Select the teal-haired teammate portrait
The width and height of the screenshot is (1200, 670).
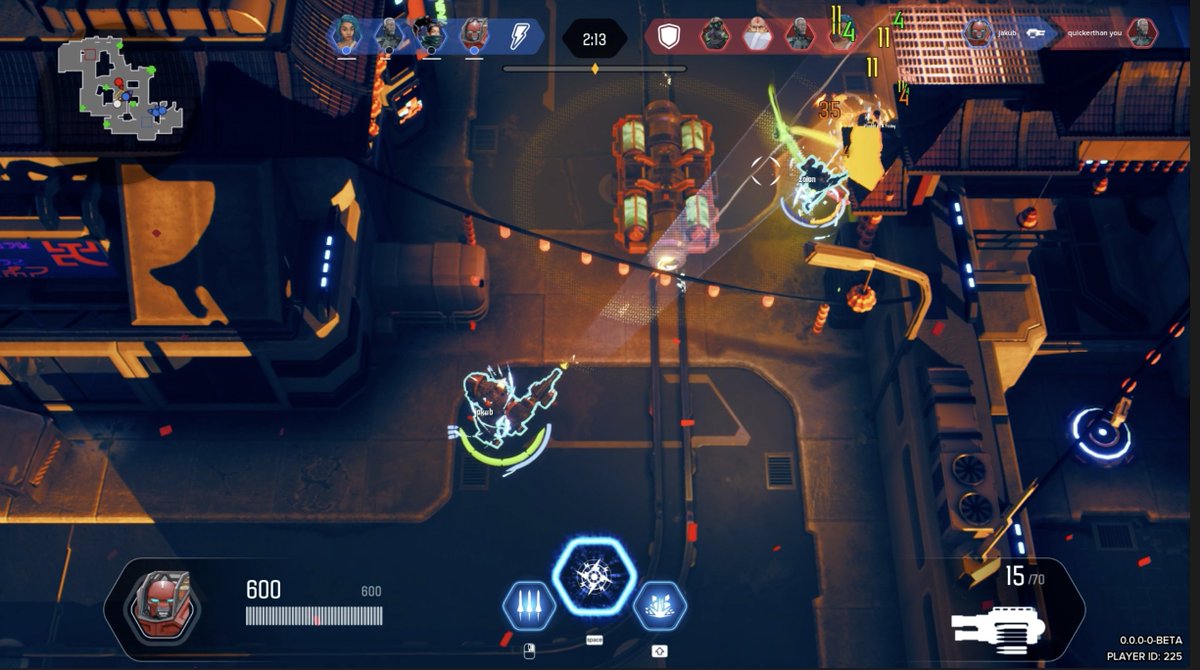click(x=346, y=35)
